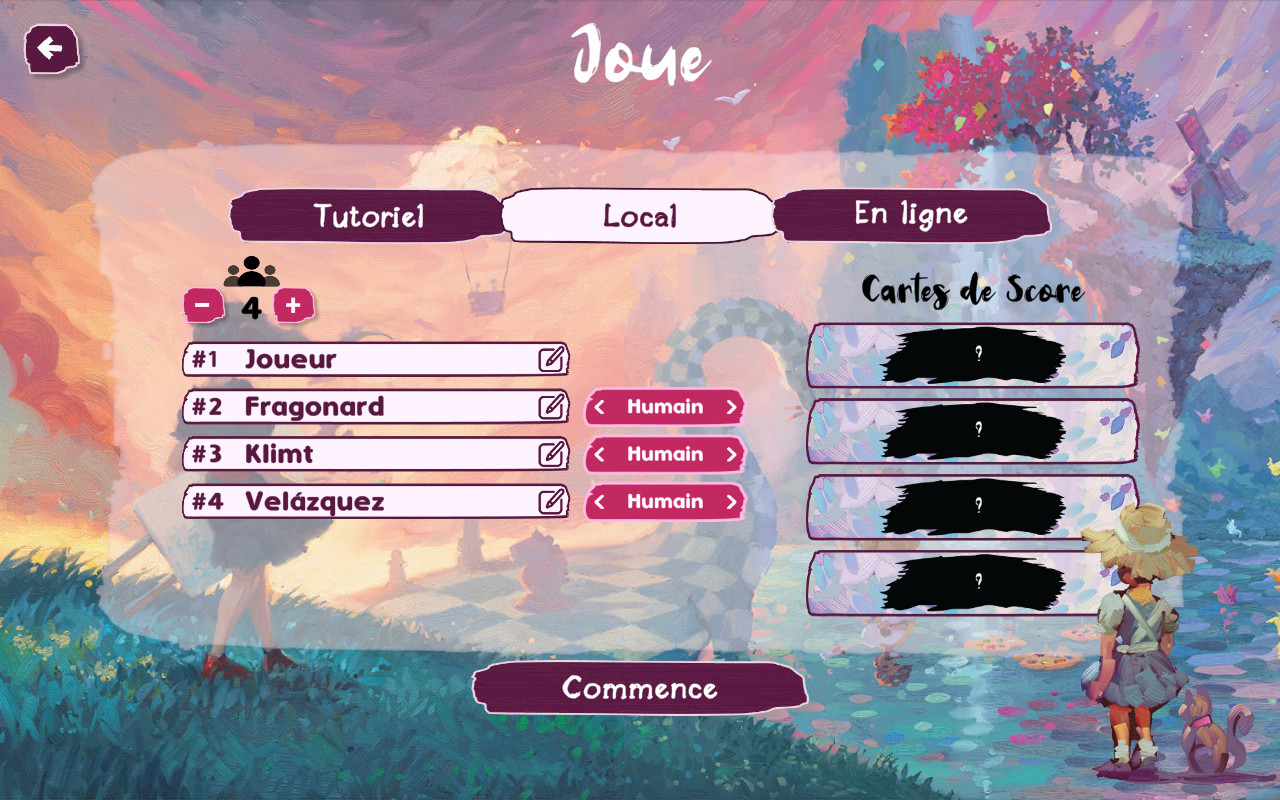Decrease player count with minus button
This screenshot has width=1280, height=800.
tap(203, 306)
